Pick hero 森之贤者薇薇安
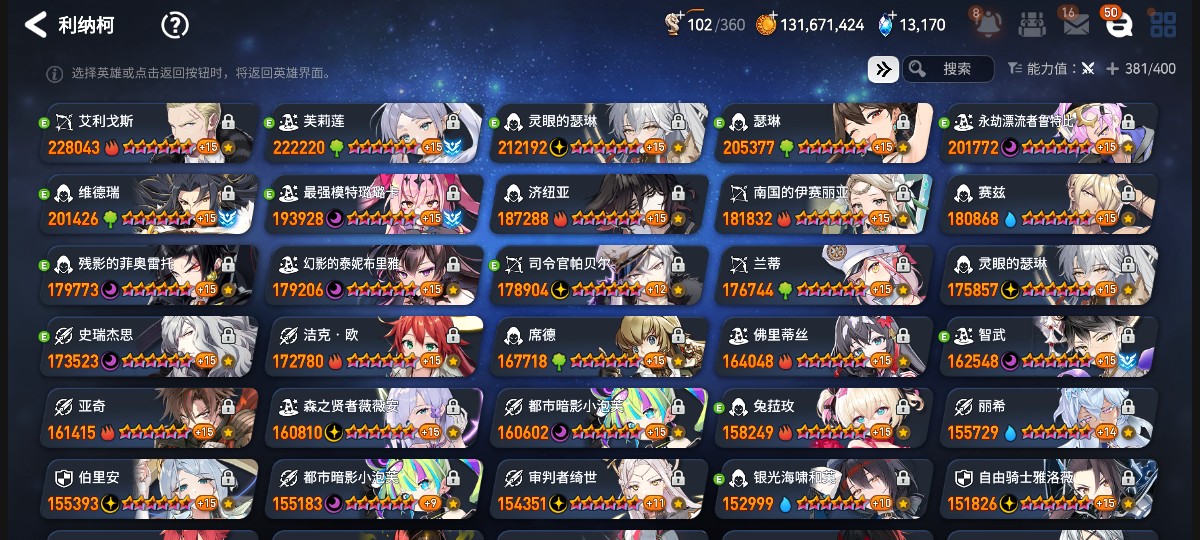The image size is (1200, 540). [x=375, y=419]
